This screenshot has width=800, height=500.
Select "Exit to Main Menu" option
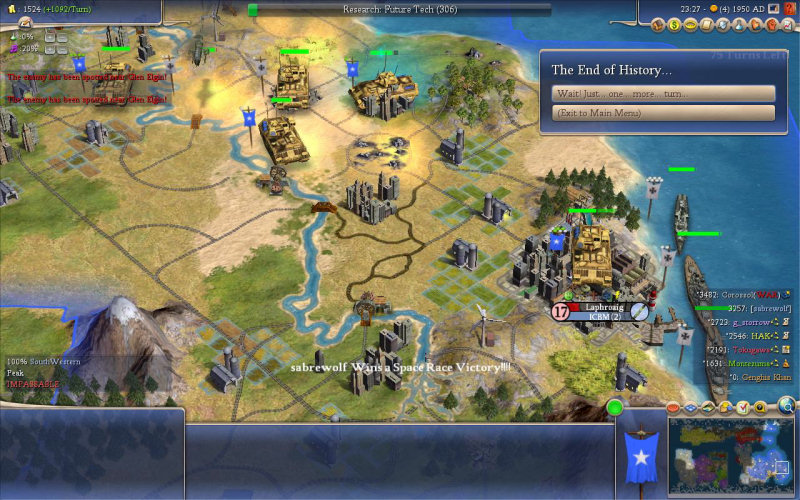(x=663, y=113)
